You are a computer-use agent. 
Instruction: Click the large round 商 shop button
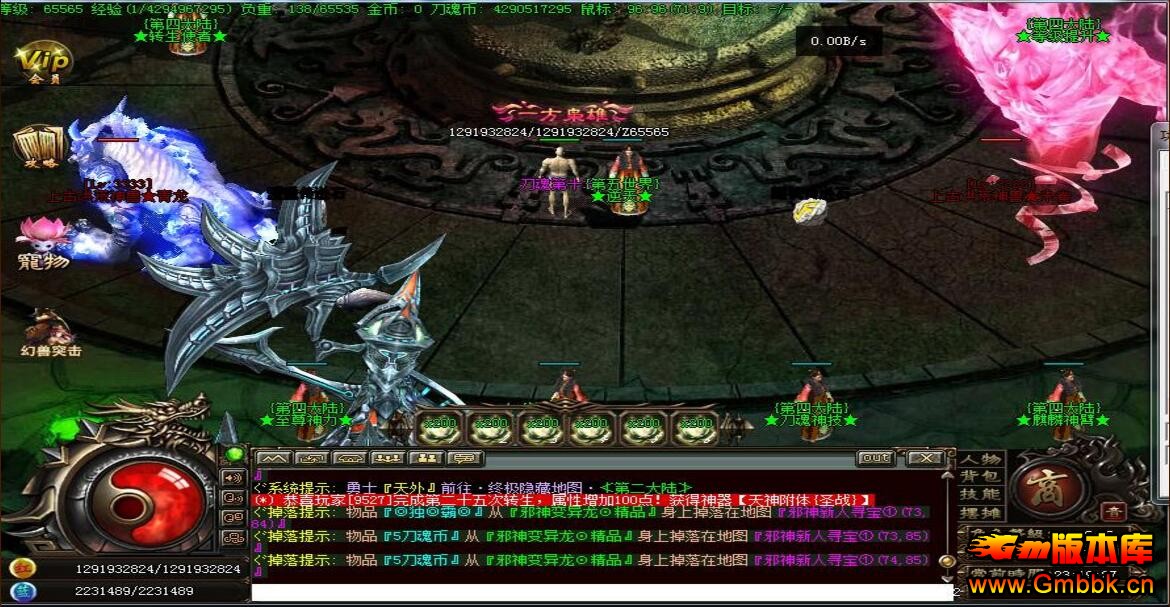pos(1048,484)
